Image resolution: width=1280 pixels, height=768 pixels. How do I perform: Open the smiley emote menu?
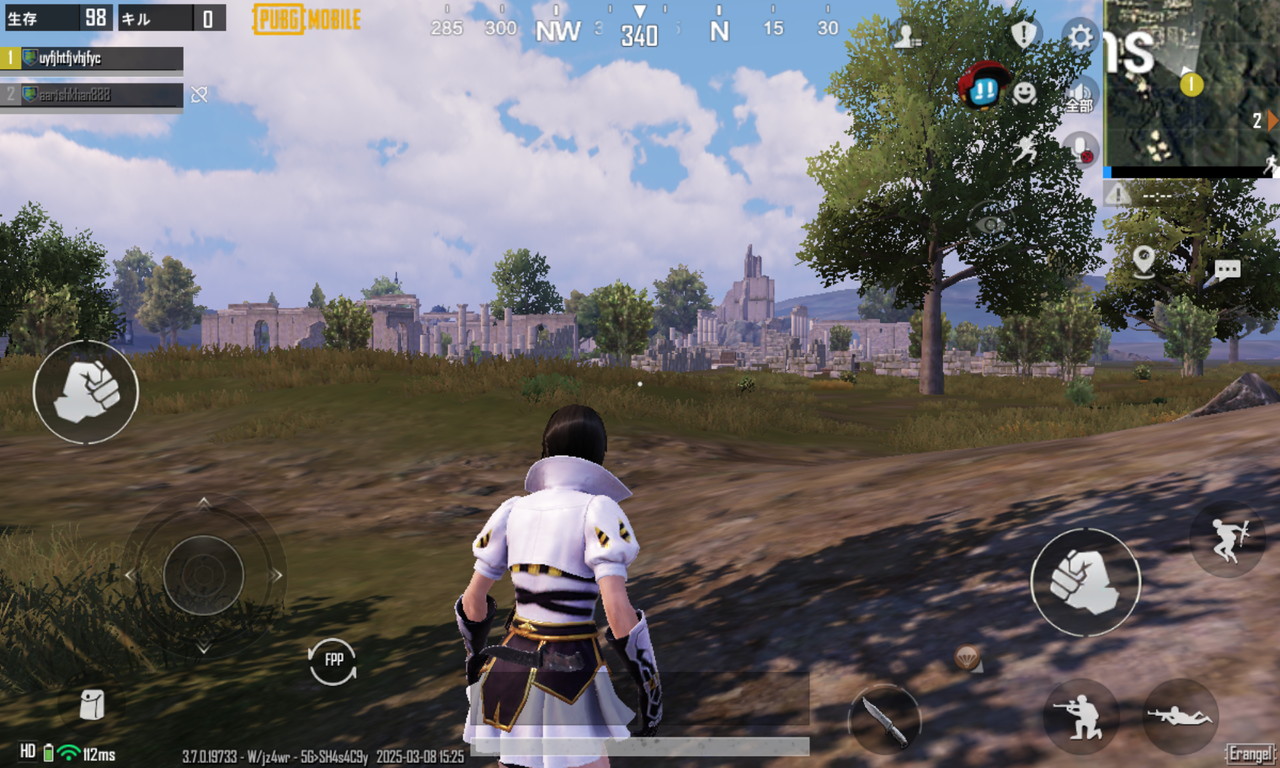click(x=1024, y=93)
